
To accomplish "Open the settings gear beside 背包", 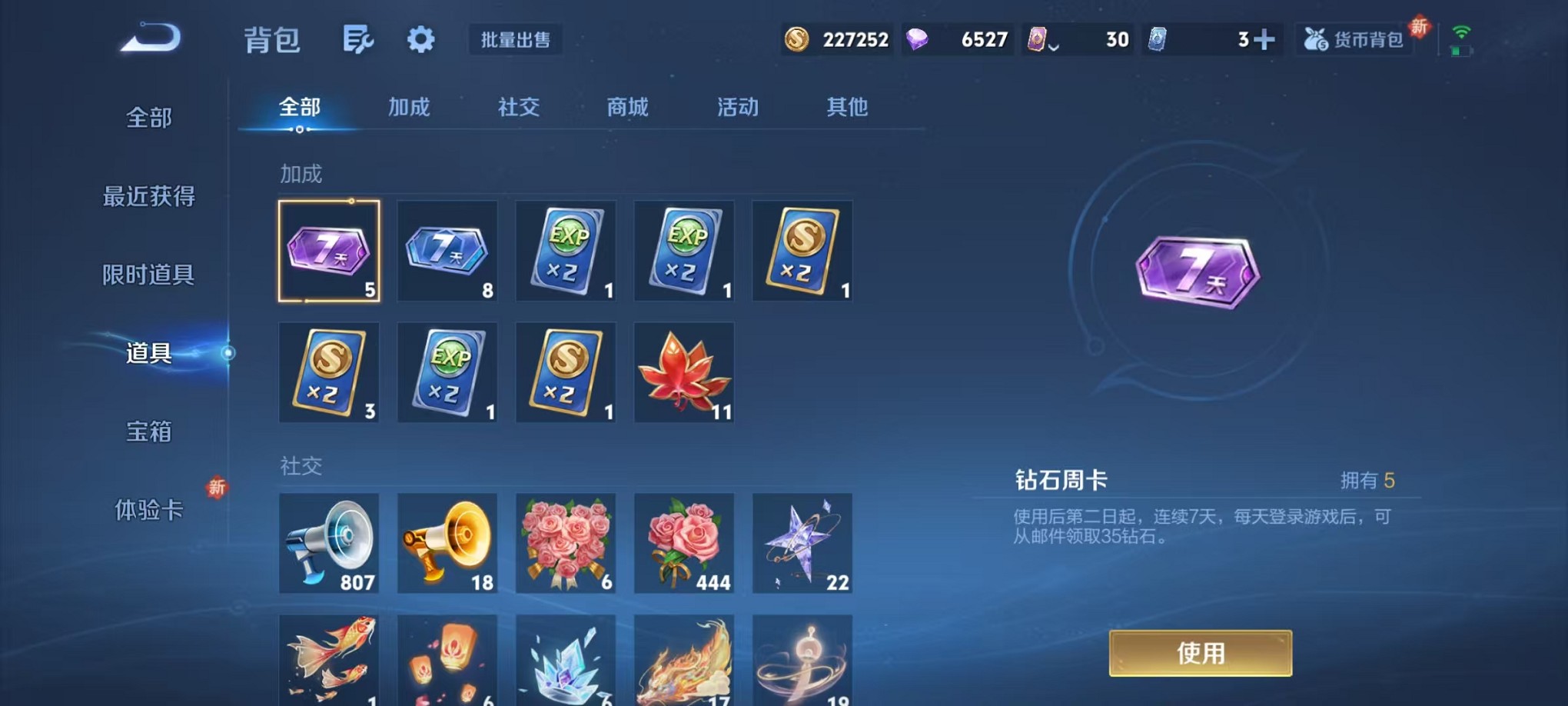I will (420, 38).
